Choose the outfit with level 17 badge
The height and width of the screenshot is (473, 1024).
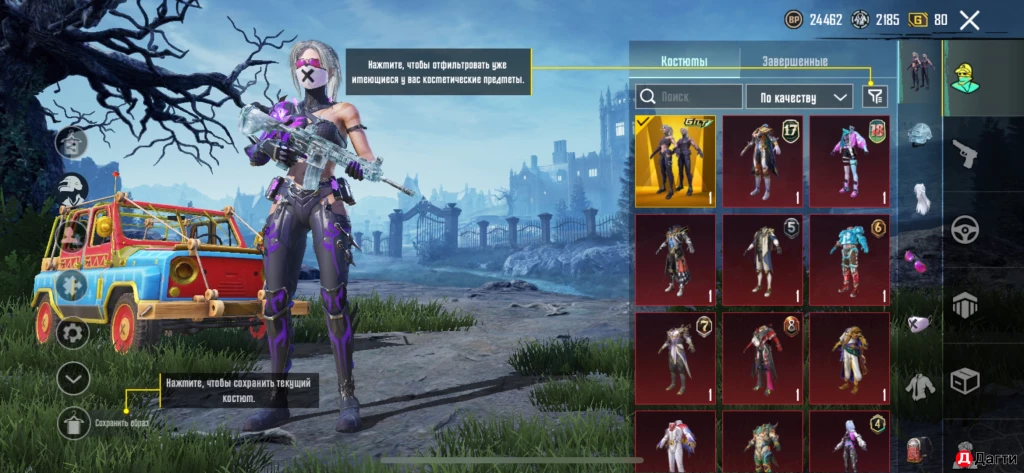[762, 161]
